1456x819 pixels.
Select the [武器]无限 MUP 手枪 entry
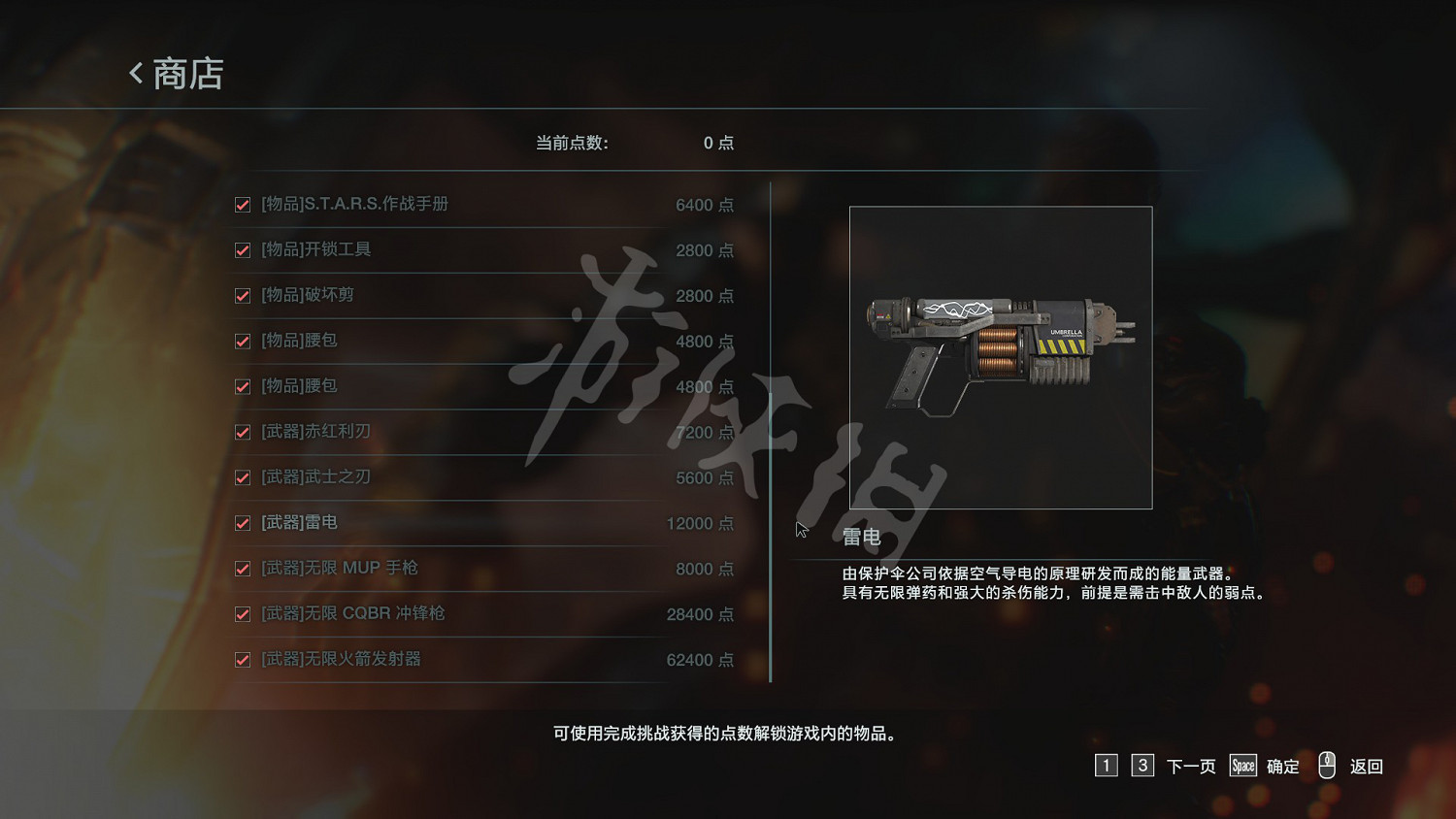[339, 569]
